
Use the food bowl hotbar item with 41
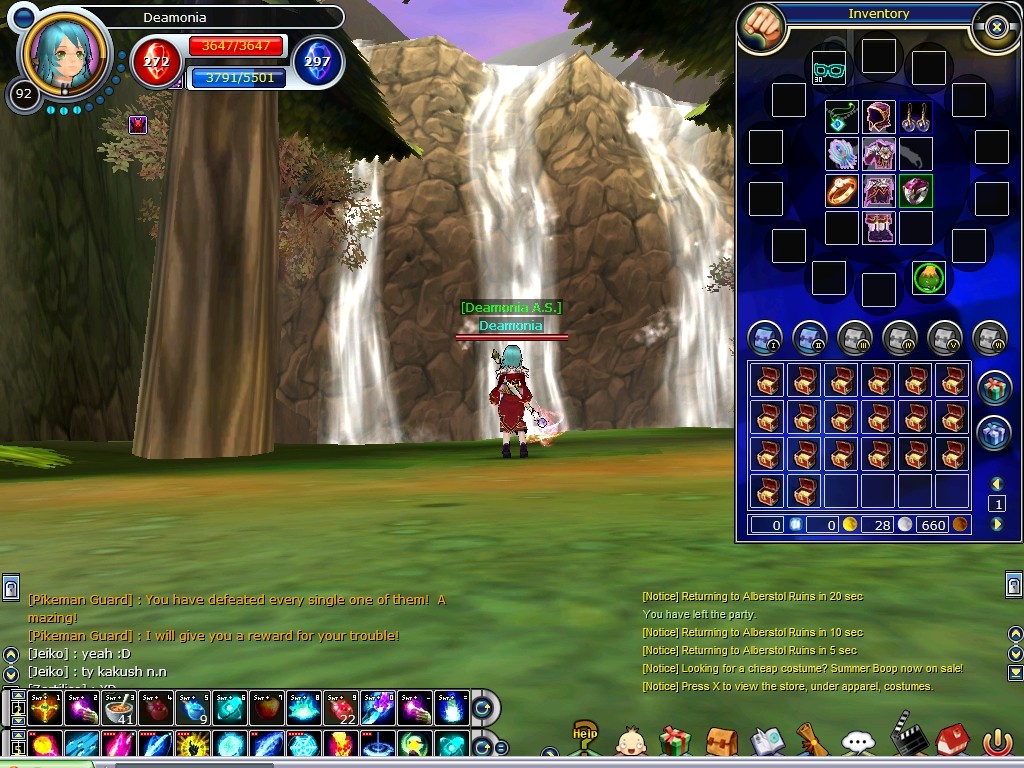coord(120,708)
